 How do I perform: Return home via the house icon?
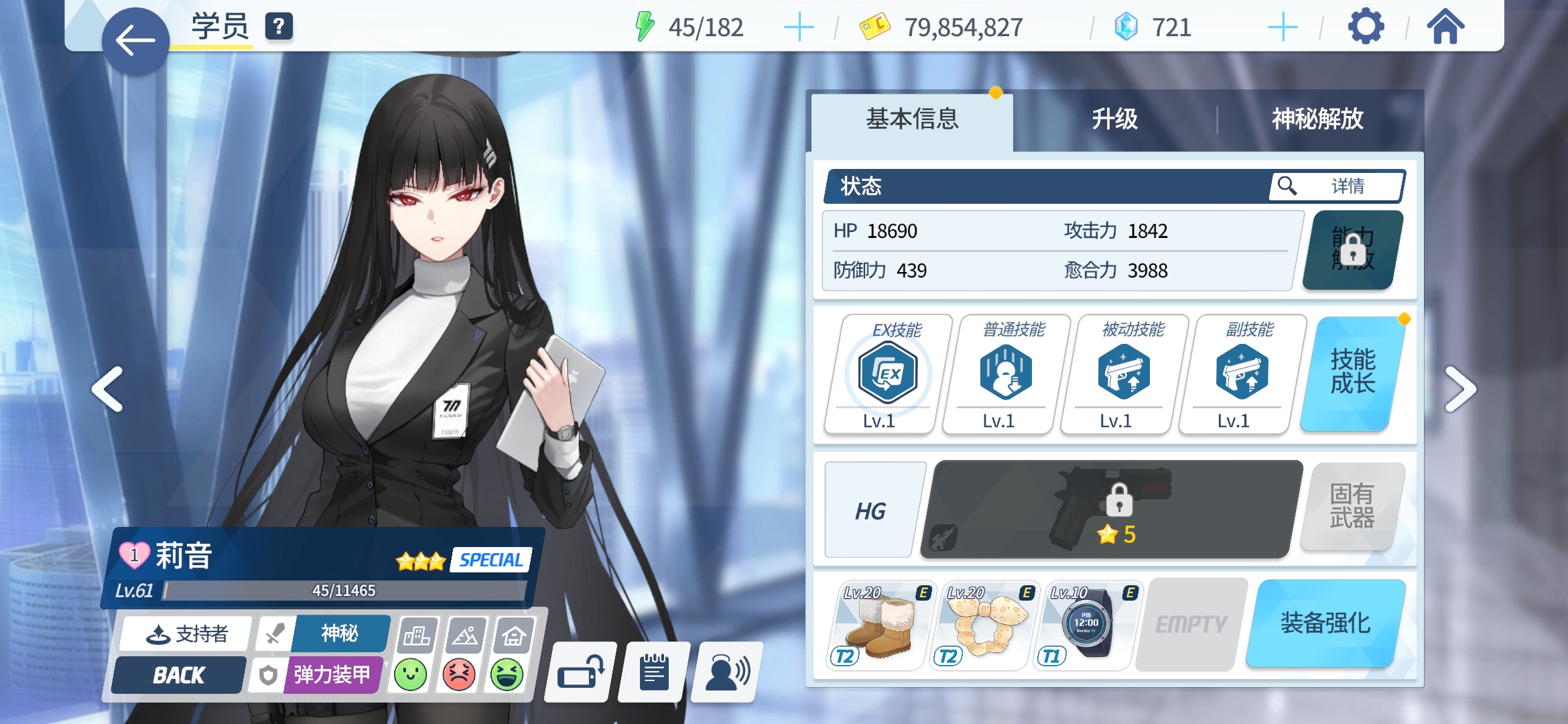pos(1447,27)
